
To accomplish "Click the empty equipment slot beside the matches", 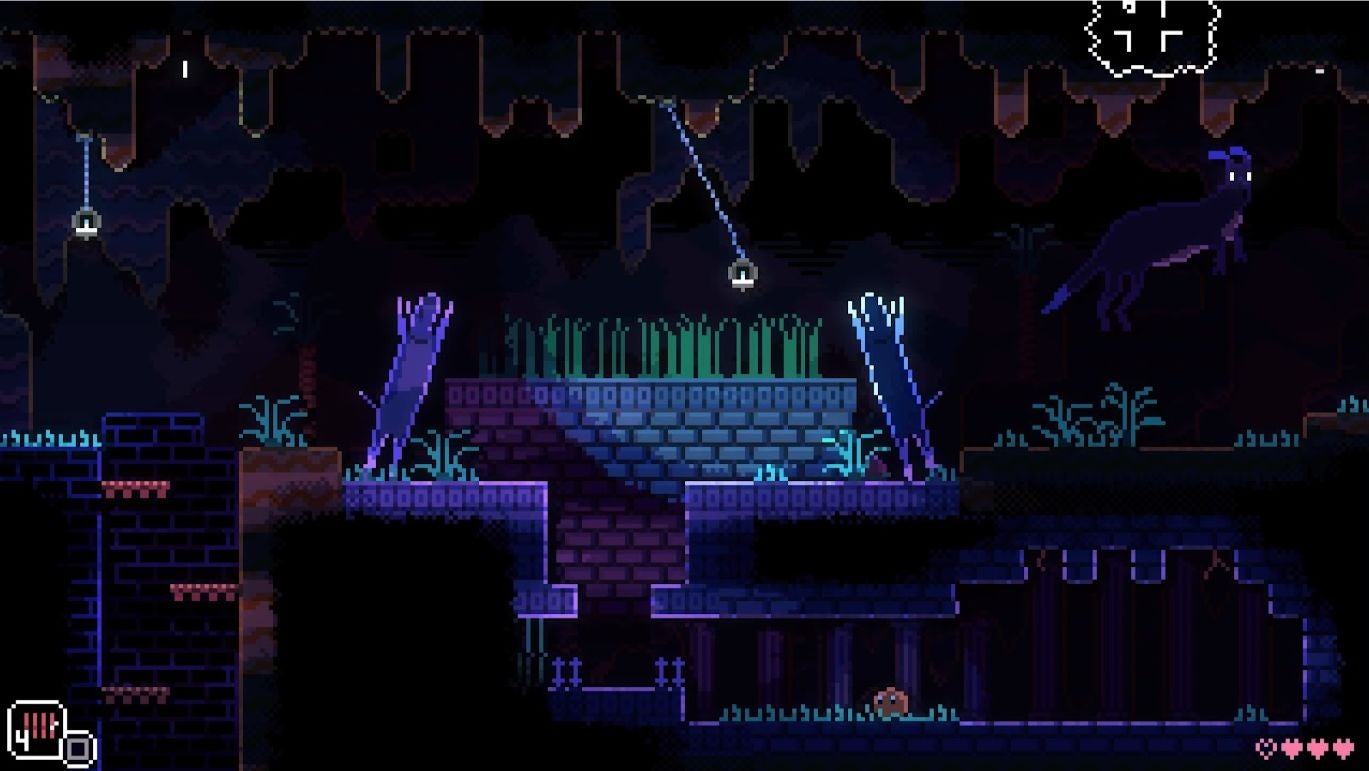I will pos(78,747).
